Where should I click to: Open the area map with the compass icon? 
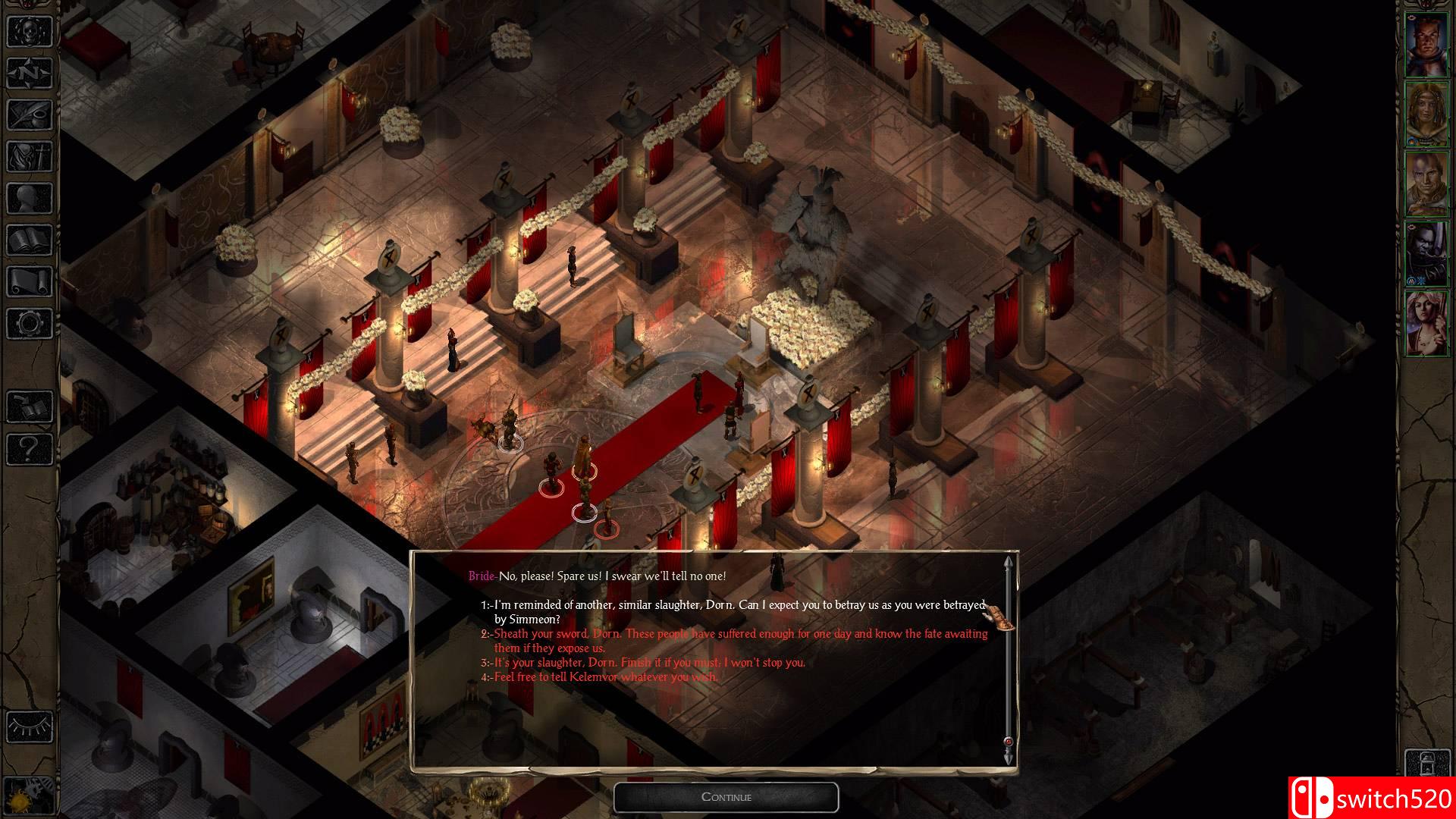[x=30, y=74]
